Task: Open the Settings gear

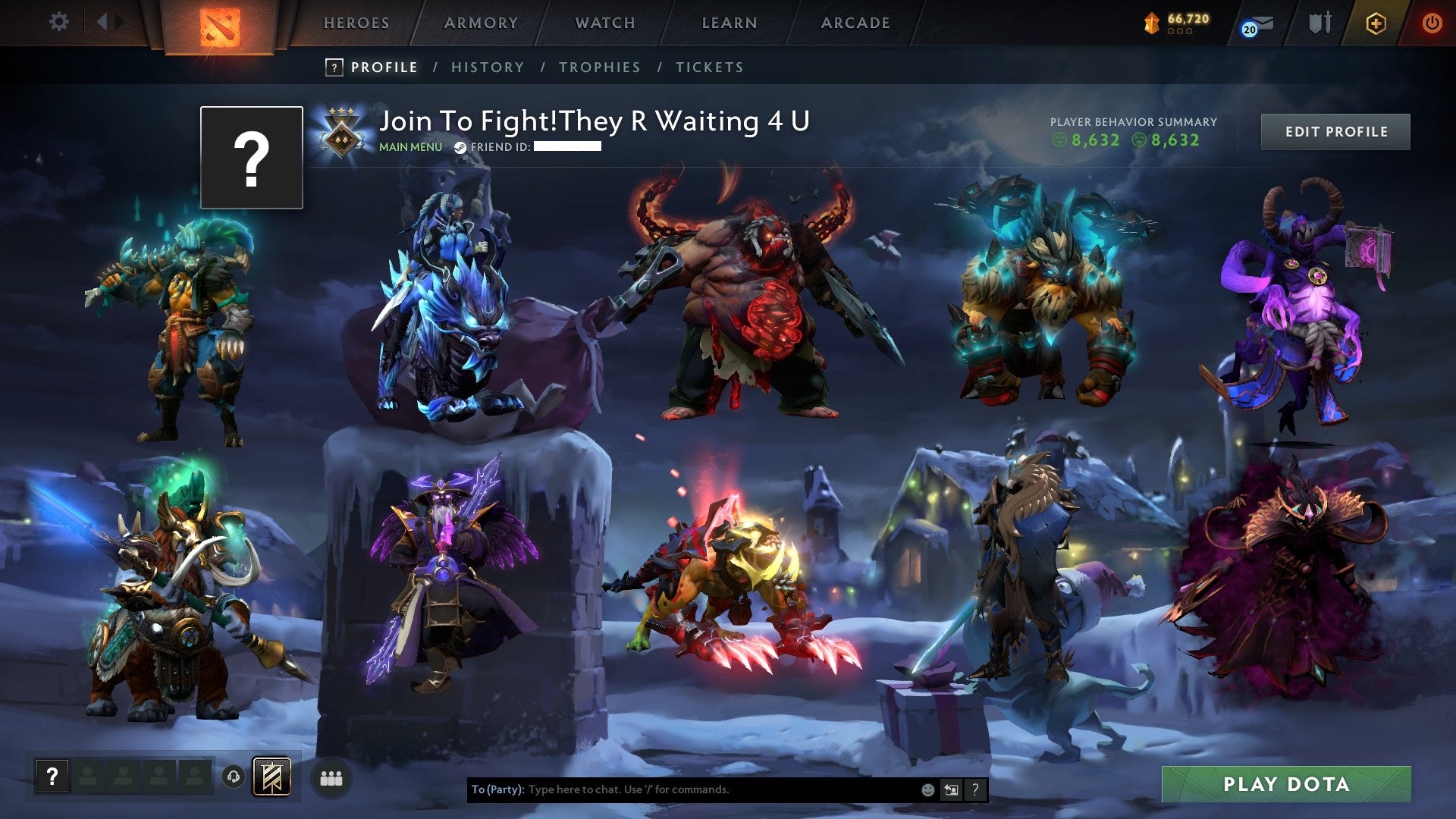Action: point(59,22)
